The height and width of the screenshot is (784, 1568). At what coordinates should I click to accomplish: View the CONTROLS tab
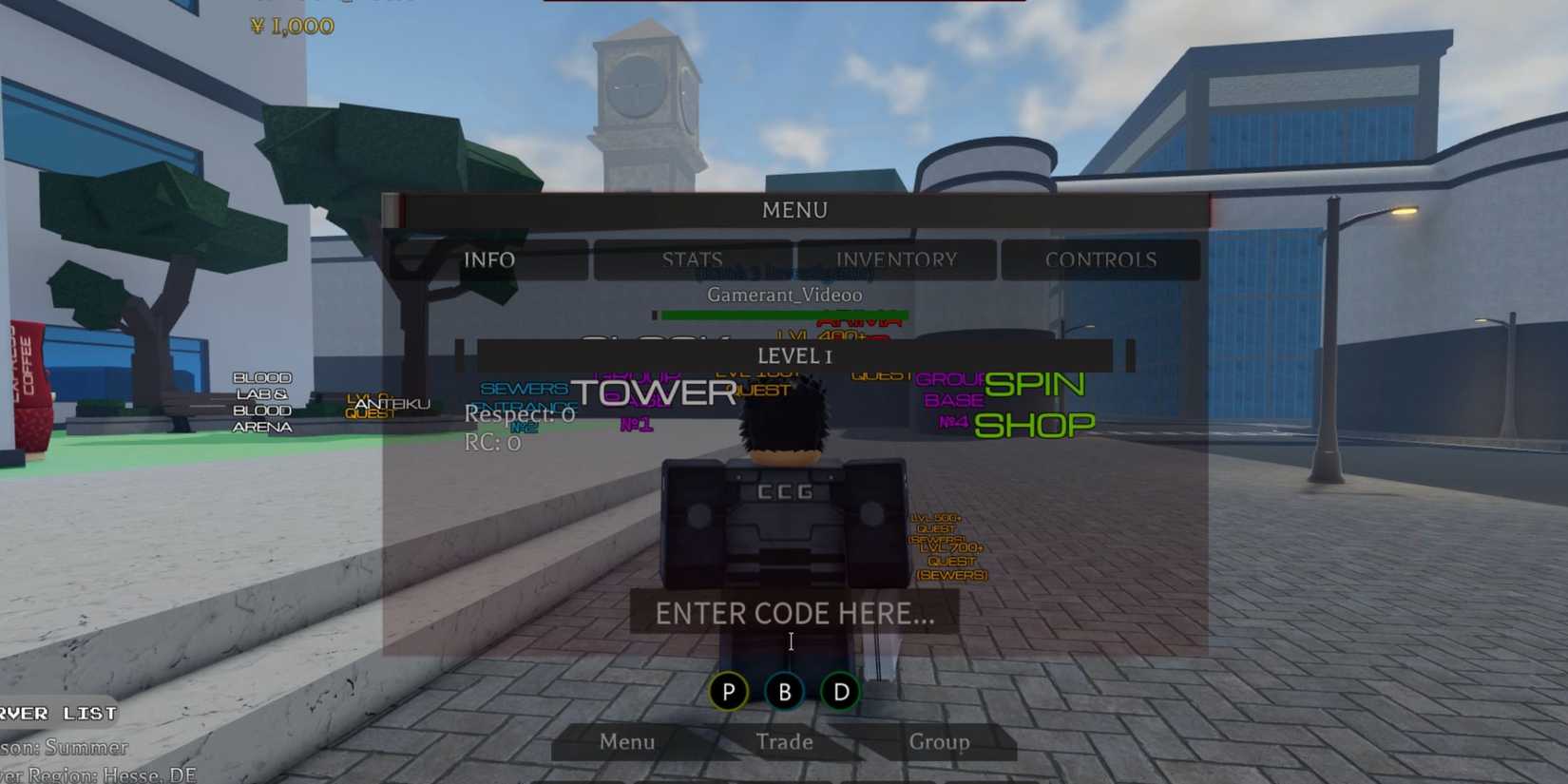tap(1101, 259)
